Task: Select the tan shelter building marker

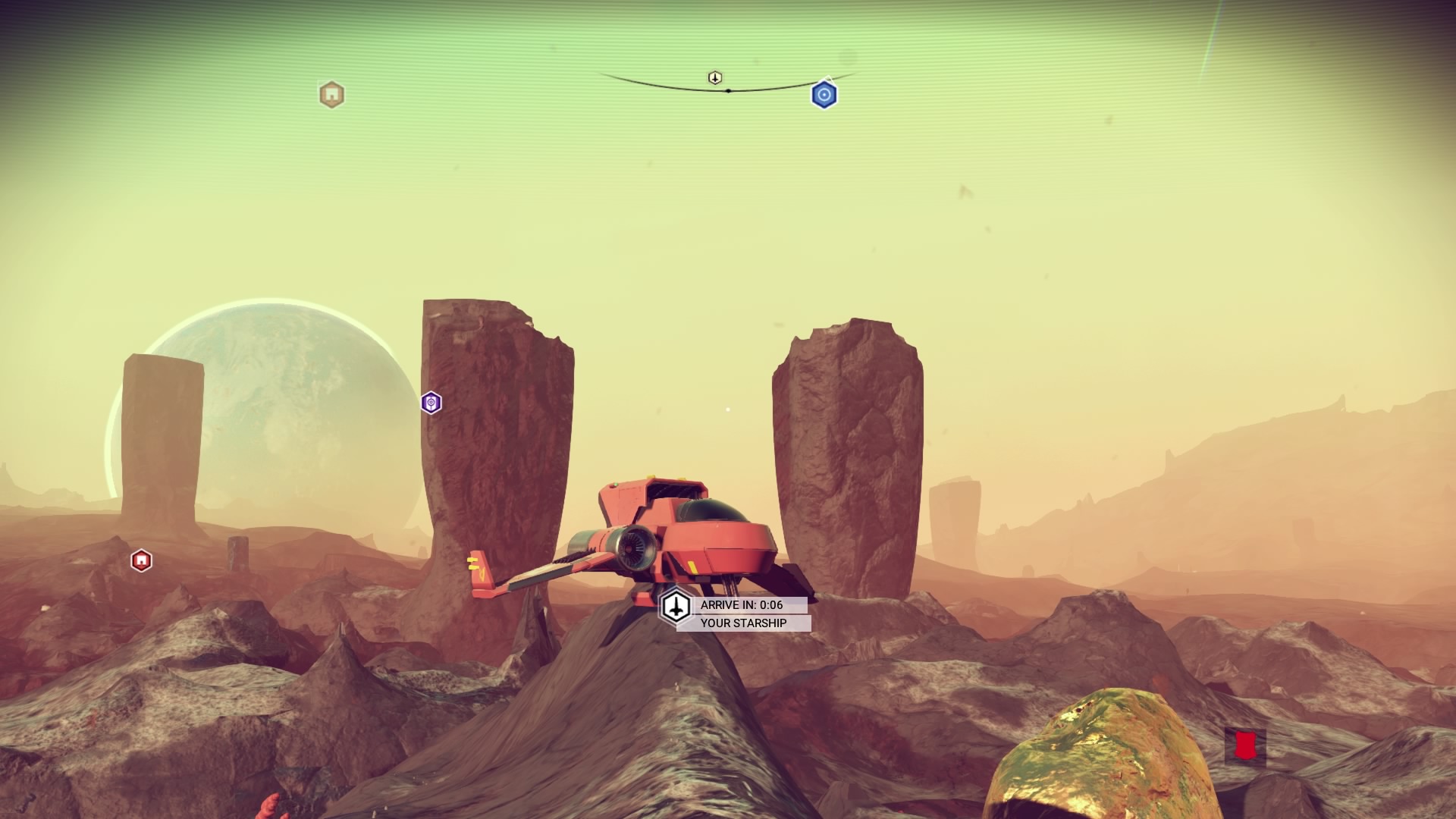Action: (x=331, y=95)
